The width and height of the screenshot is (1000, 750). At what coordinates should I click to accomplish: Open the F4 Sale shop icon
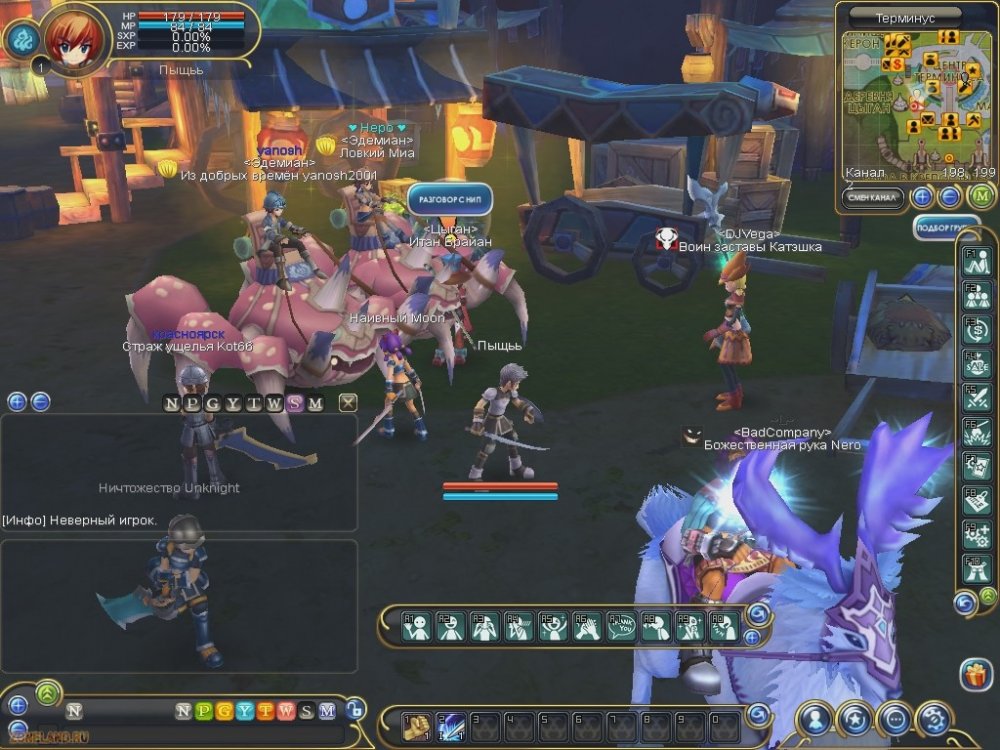976,364
